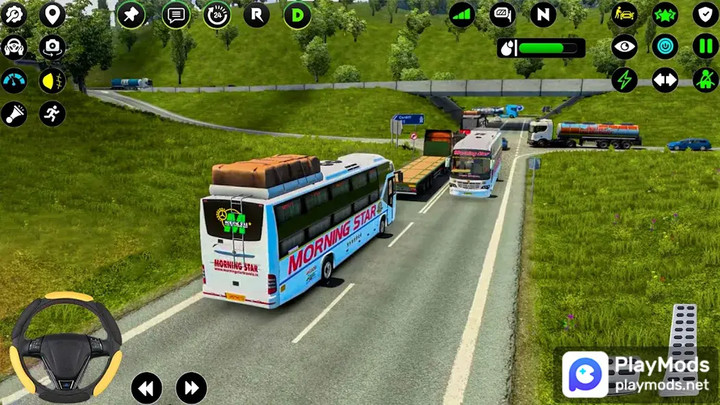
Task: Open the map location pin
Action: pos(52,14)
